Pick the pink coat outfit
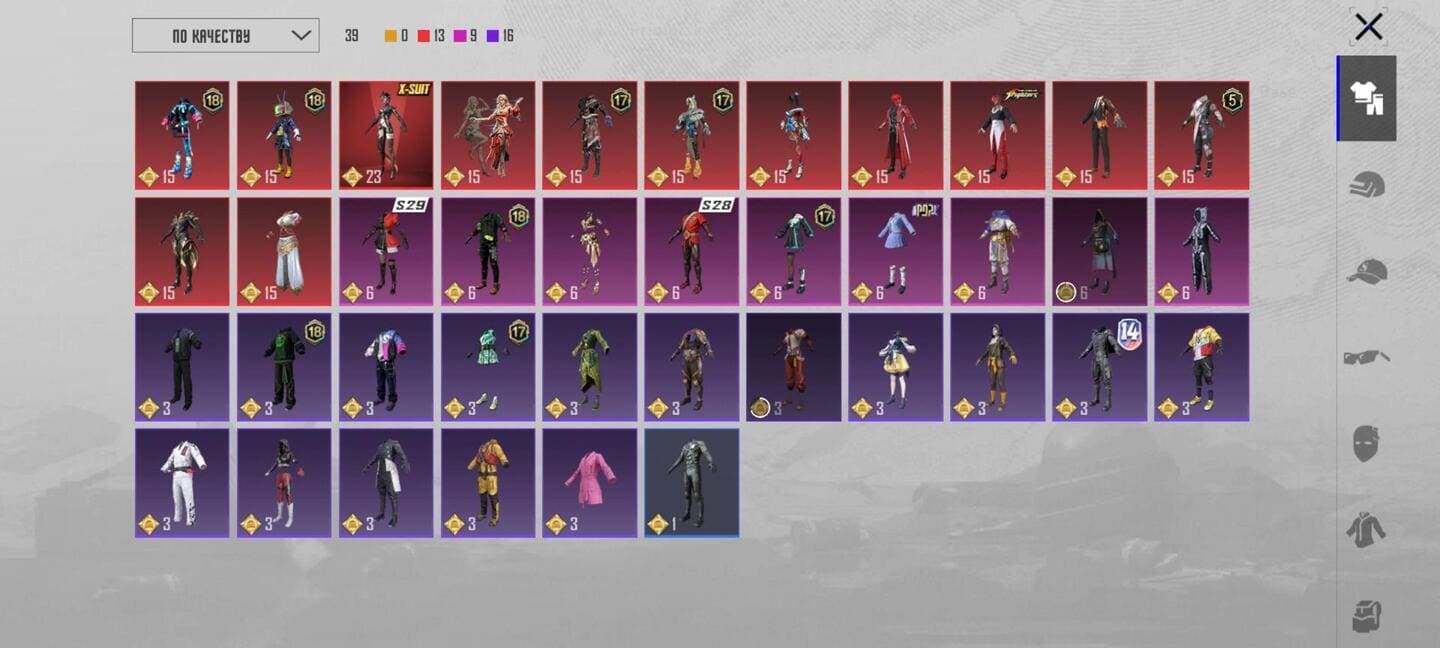This screenshot has height=648, width=1440. click(x=590, y=483)
